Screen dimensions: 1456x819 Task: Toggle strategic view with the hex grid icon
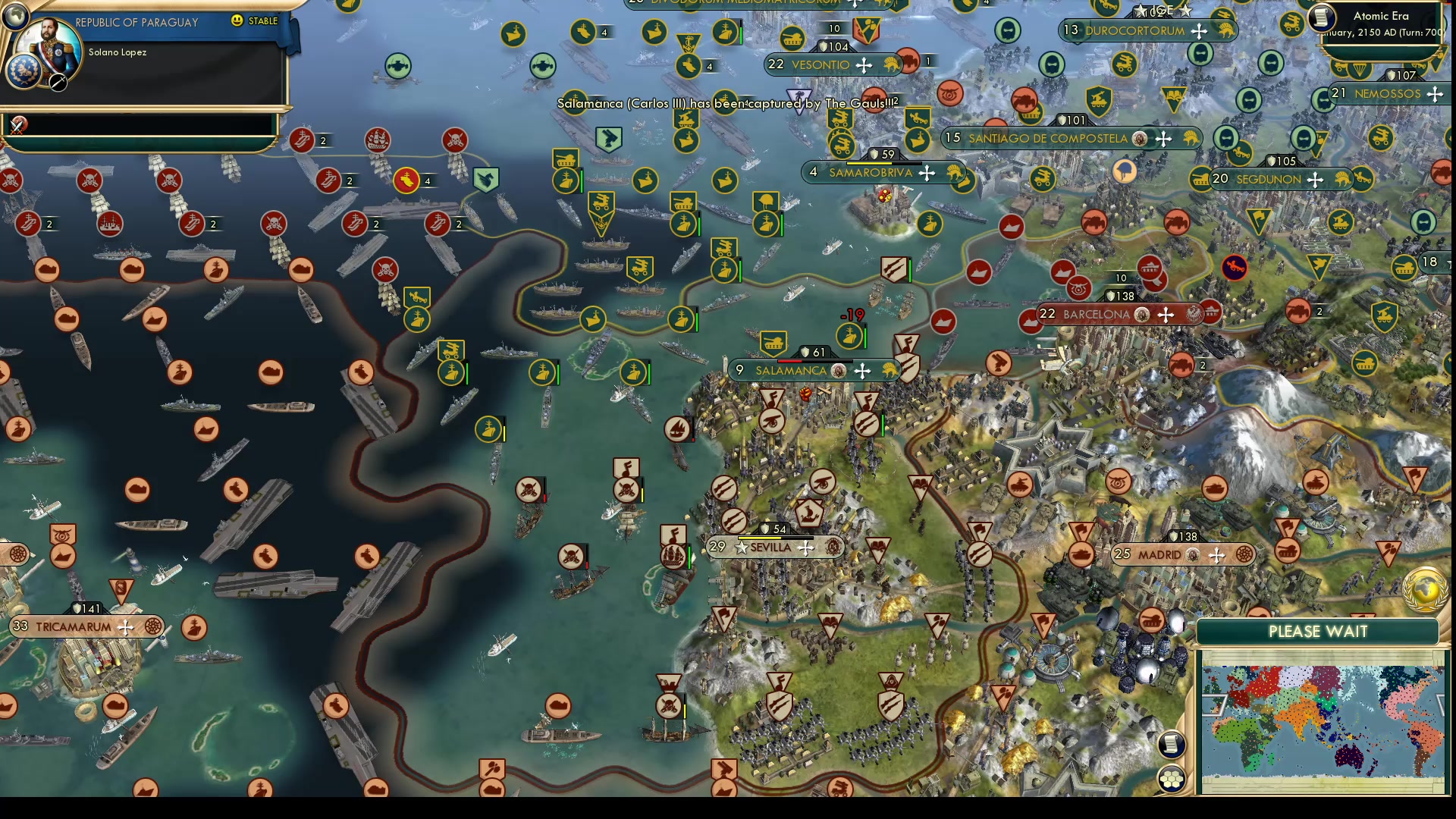(1172, 777)
